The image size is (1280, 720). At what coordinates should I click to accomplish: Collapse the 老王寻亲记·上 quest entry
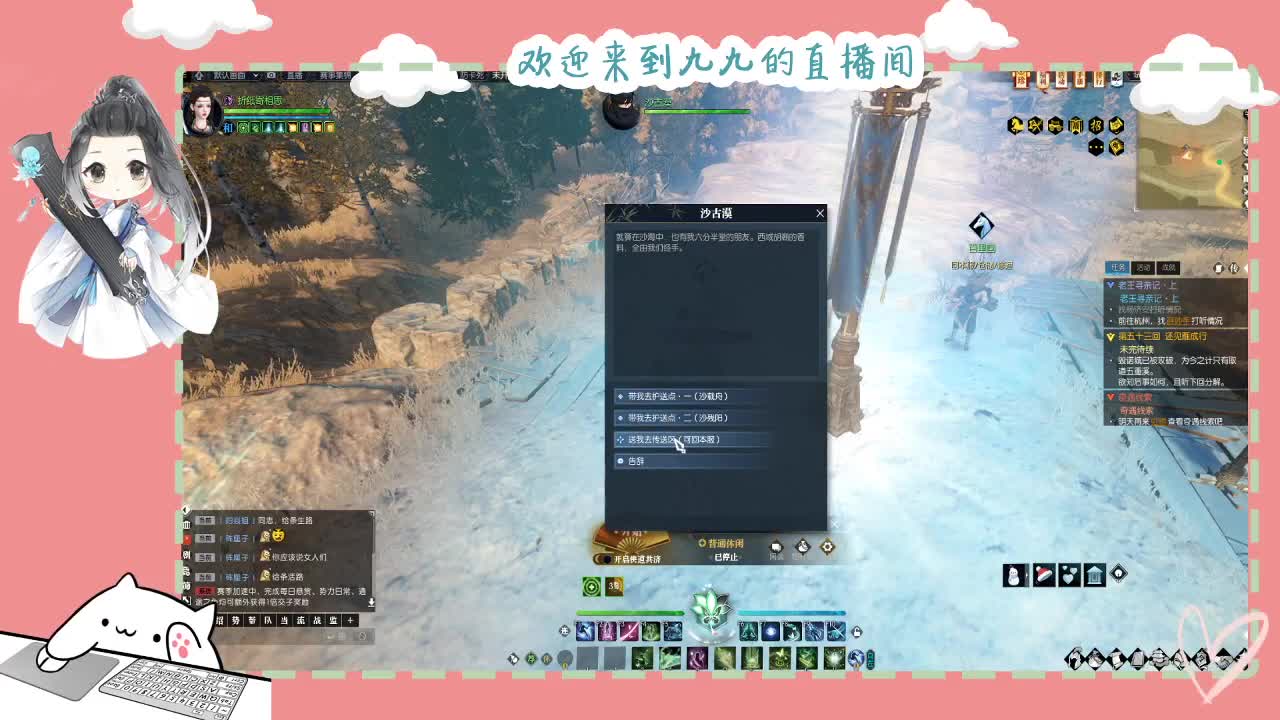pos(1111,284)
